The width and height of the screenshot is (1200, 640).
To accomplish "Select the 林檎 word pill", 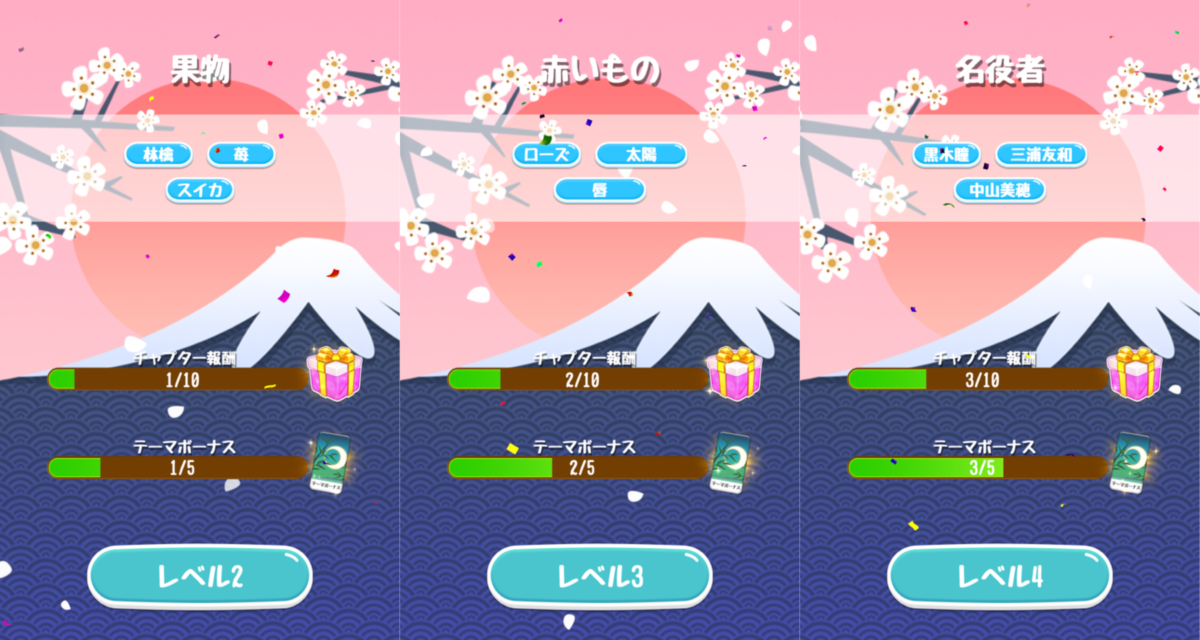I will pos(158,155).
